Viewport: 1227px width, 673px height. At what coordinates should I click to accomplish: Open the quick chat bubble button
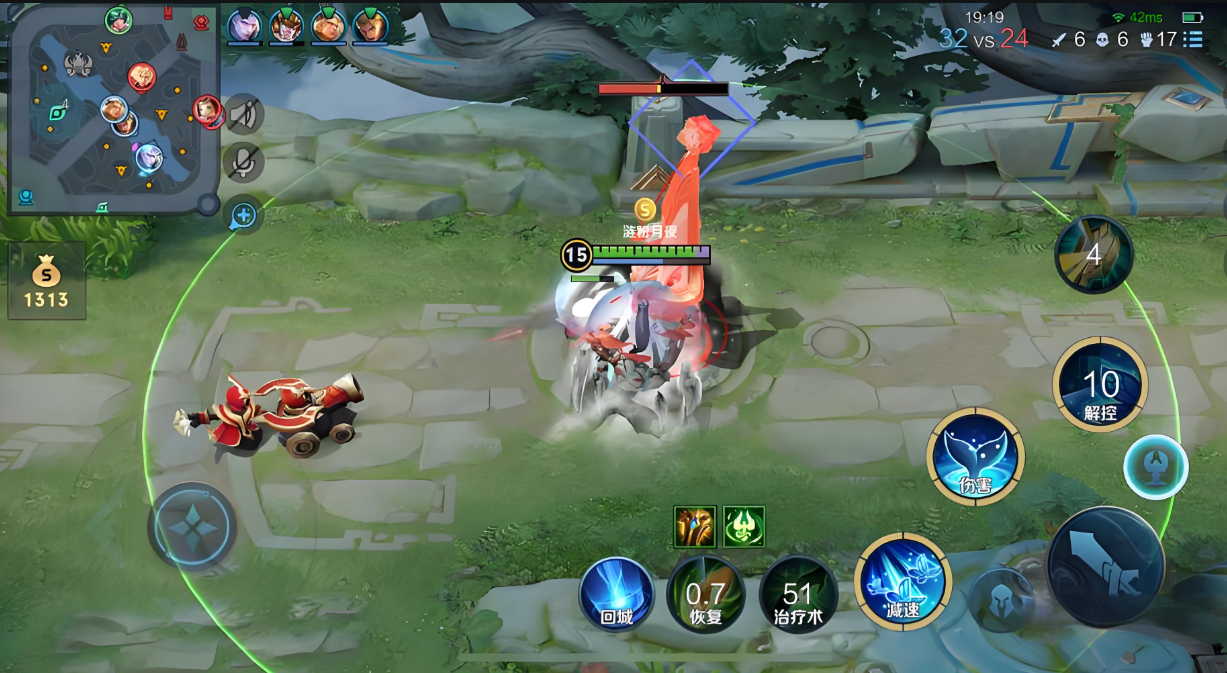(244, 214)
